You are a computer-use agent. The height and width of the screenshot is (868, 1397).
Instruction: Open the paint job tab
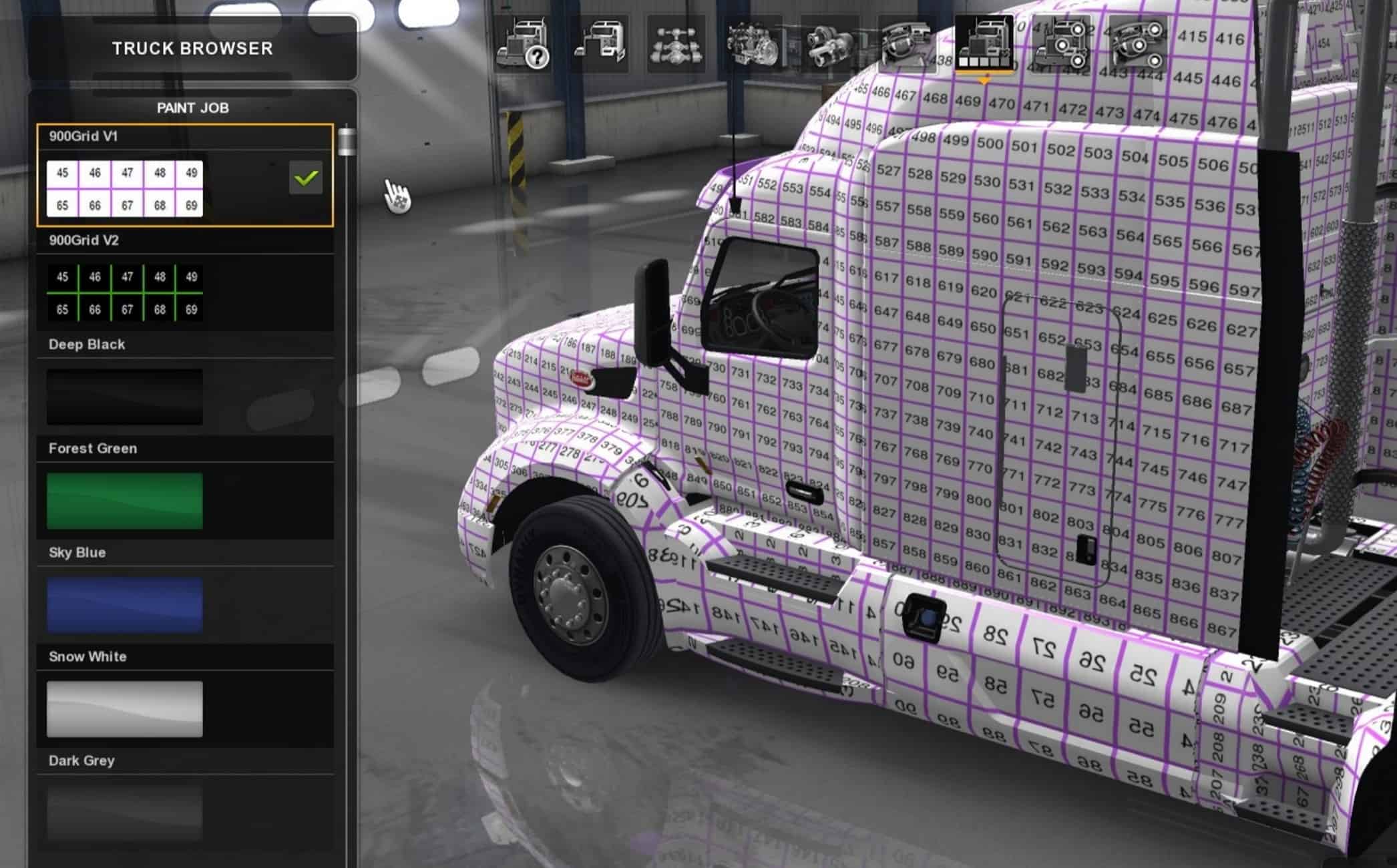tap(984, 44)
